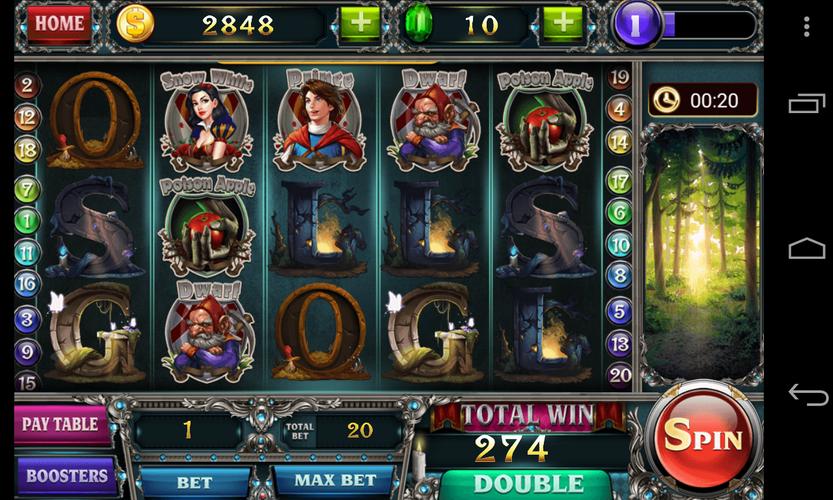The height and width of the screenshot is (500, 833).
Task: Select payline number 17 marker
Action: [x=620, y=181]
